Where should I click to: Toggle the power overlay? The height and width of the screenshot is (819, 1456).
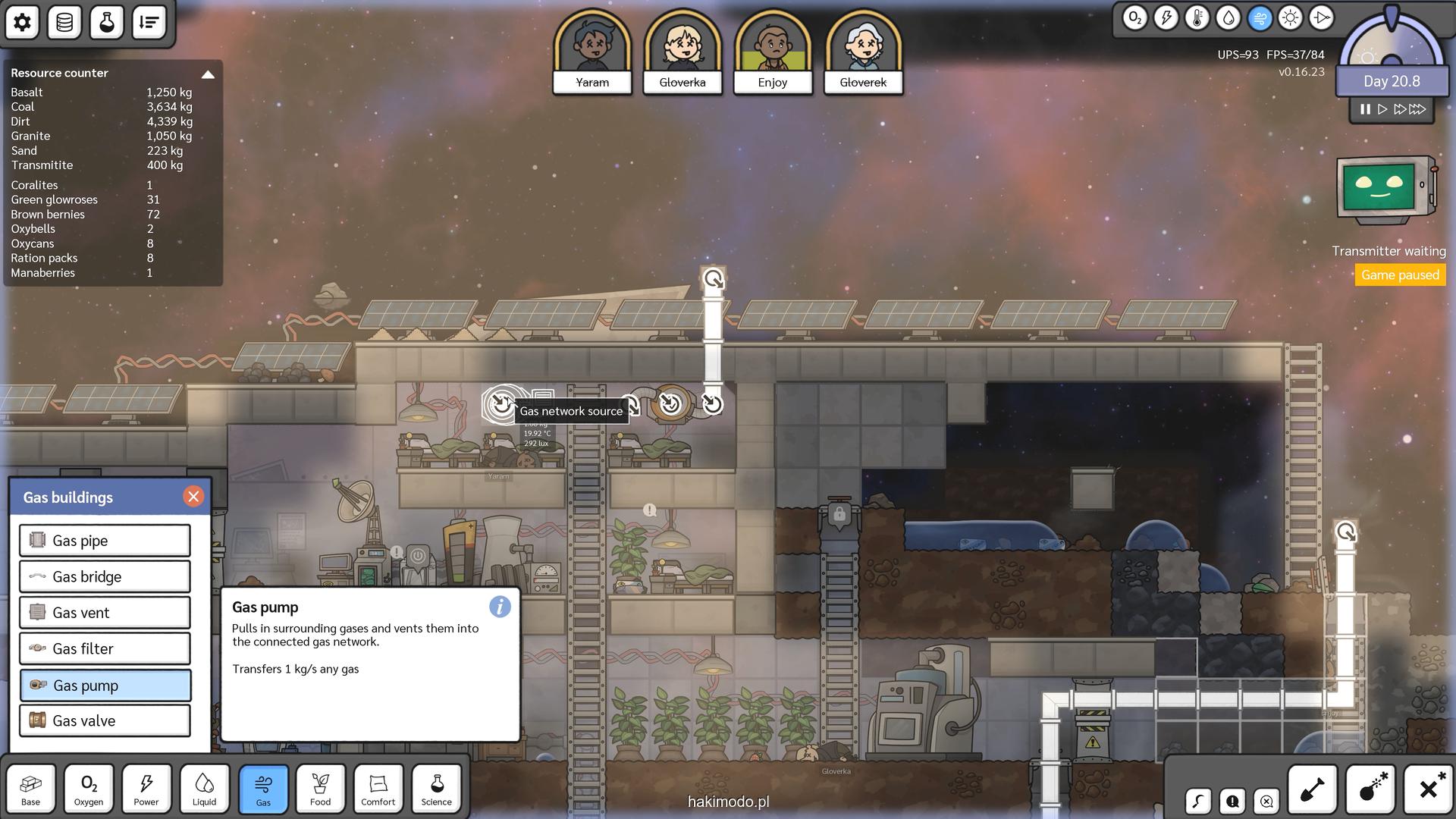(x=1166, y=18)
